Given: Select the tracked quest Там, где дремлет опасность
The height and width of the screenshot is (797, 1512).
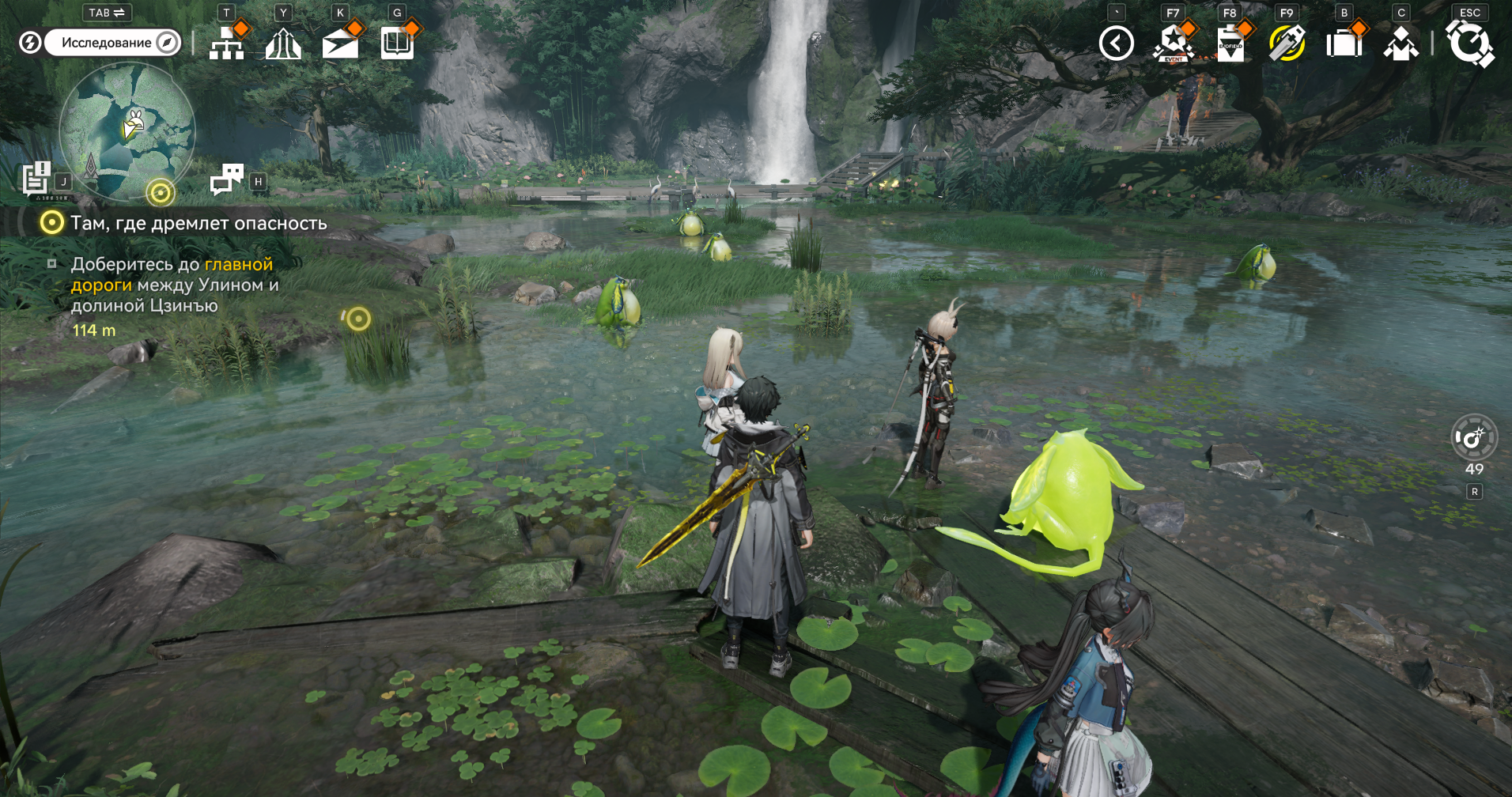Looking at the screenshot, I should [x=198, y=223].
